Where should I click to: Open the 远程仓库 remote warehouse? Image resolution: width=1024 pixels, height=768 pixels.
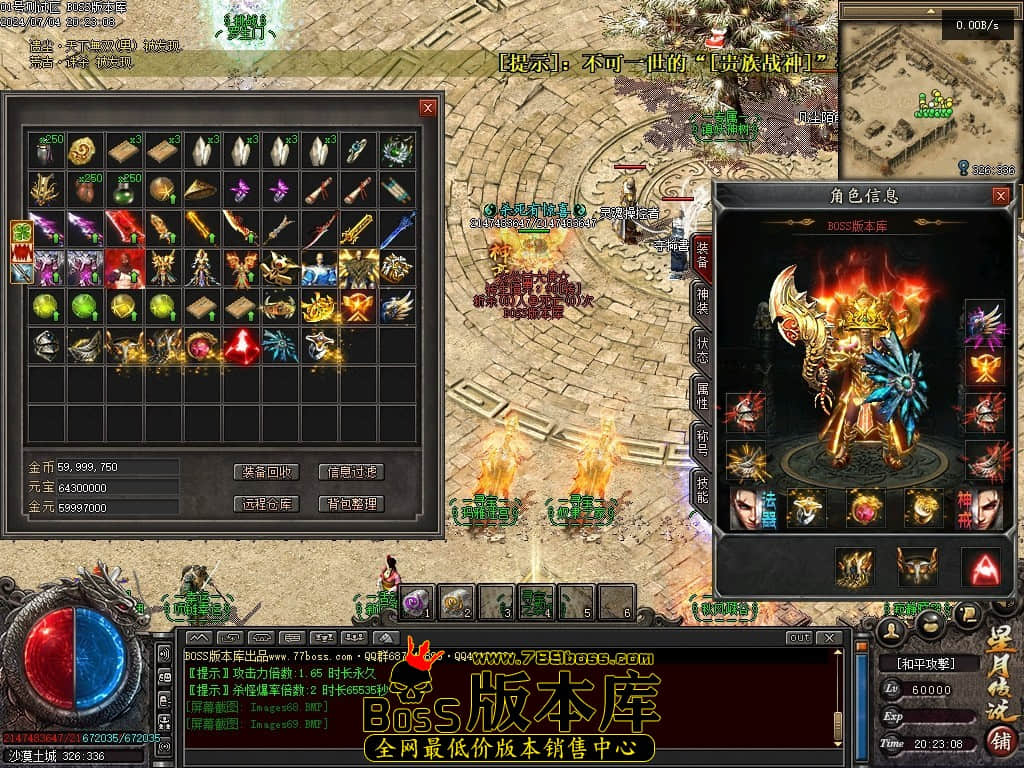pos(266,504)
